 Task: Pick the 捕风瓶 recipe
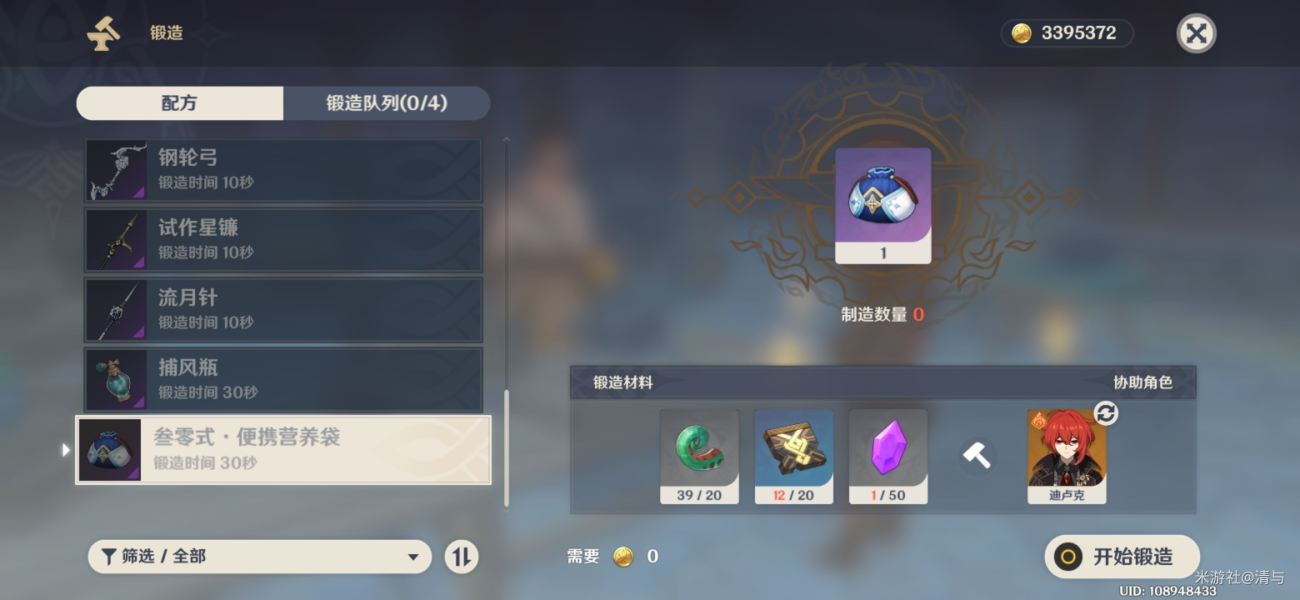[283, 380]
